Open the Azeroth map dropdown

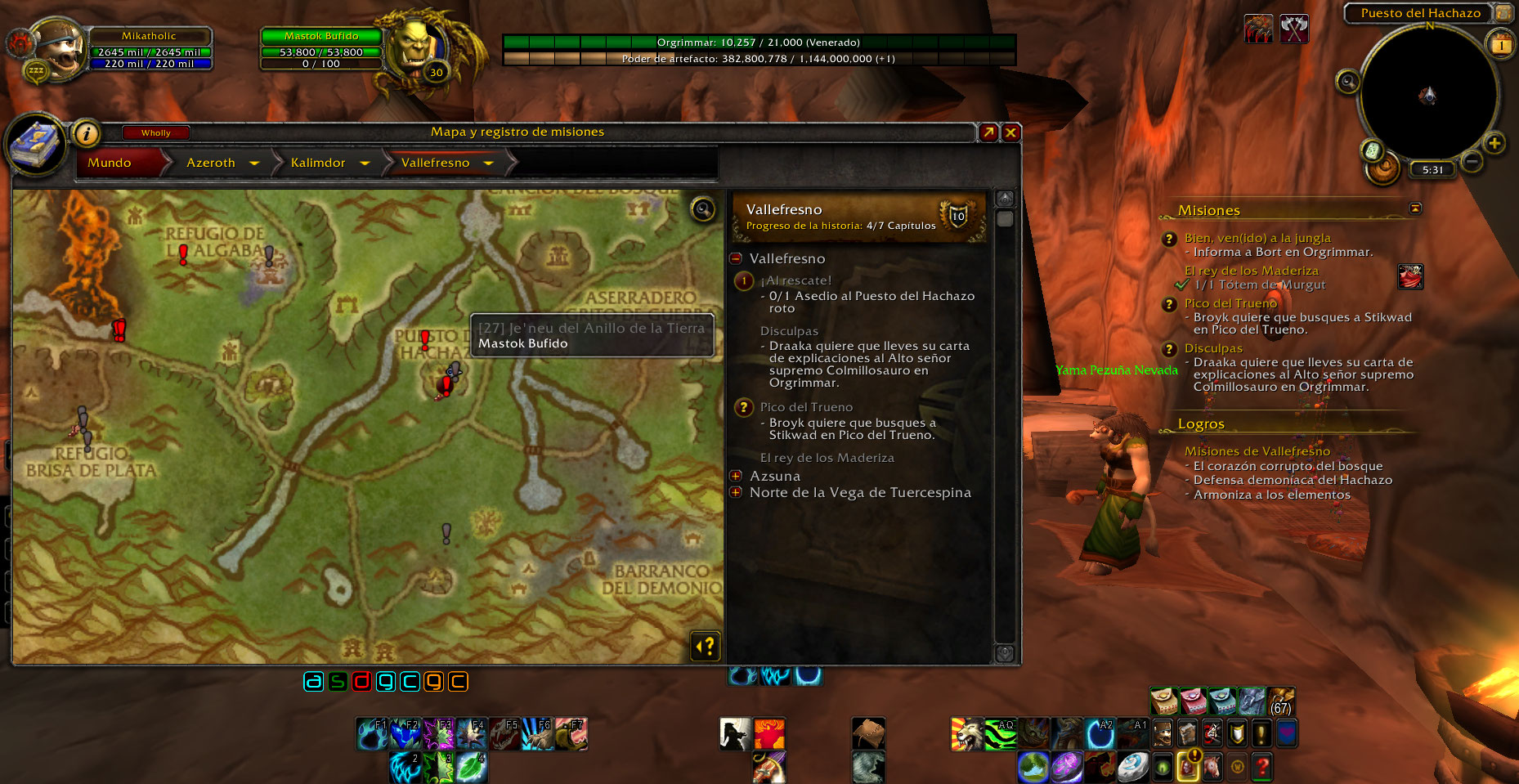(x=254, y=164)
